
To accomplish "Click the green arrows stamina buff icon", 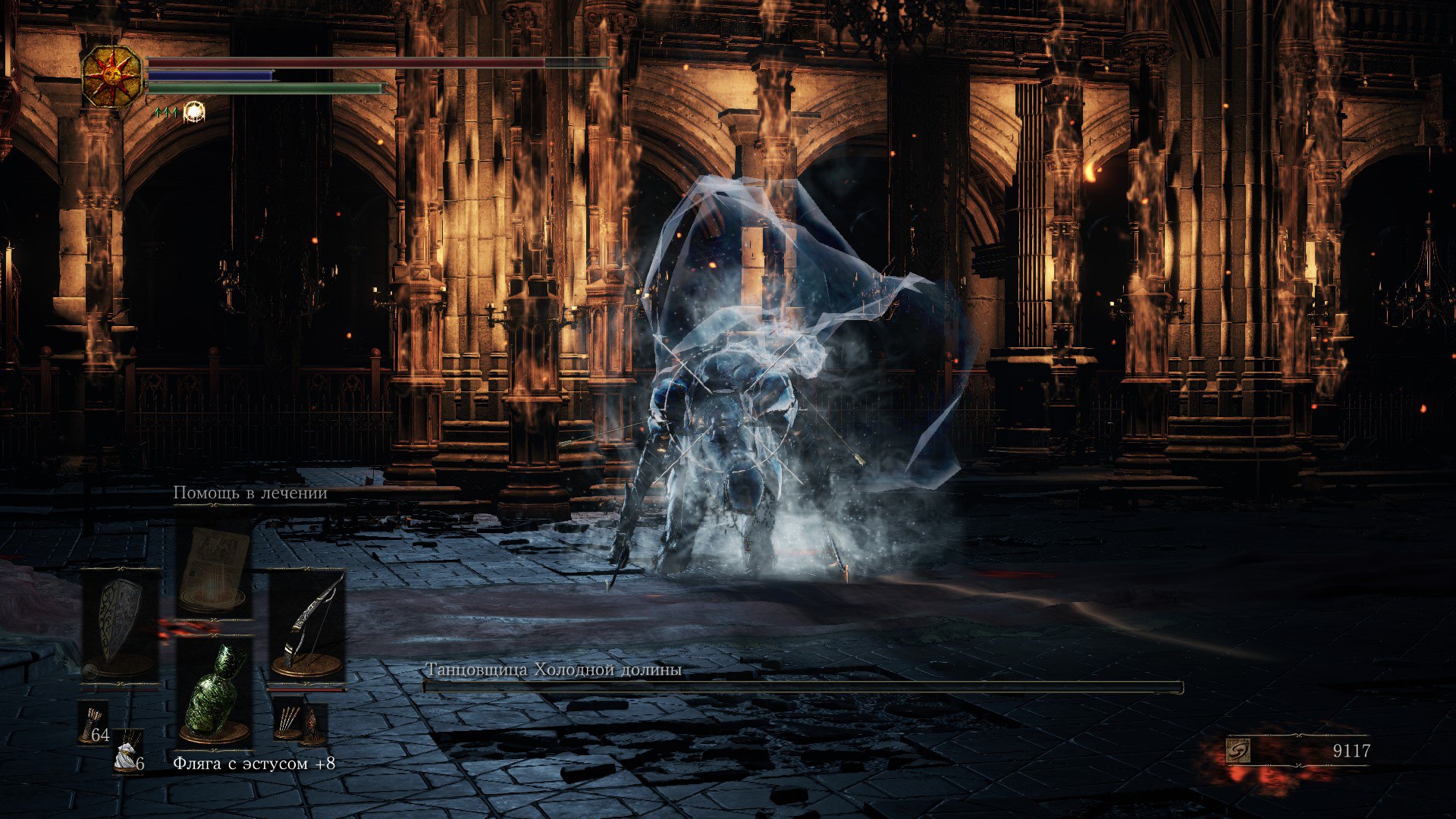I will [165, 112].
